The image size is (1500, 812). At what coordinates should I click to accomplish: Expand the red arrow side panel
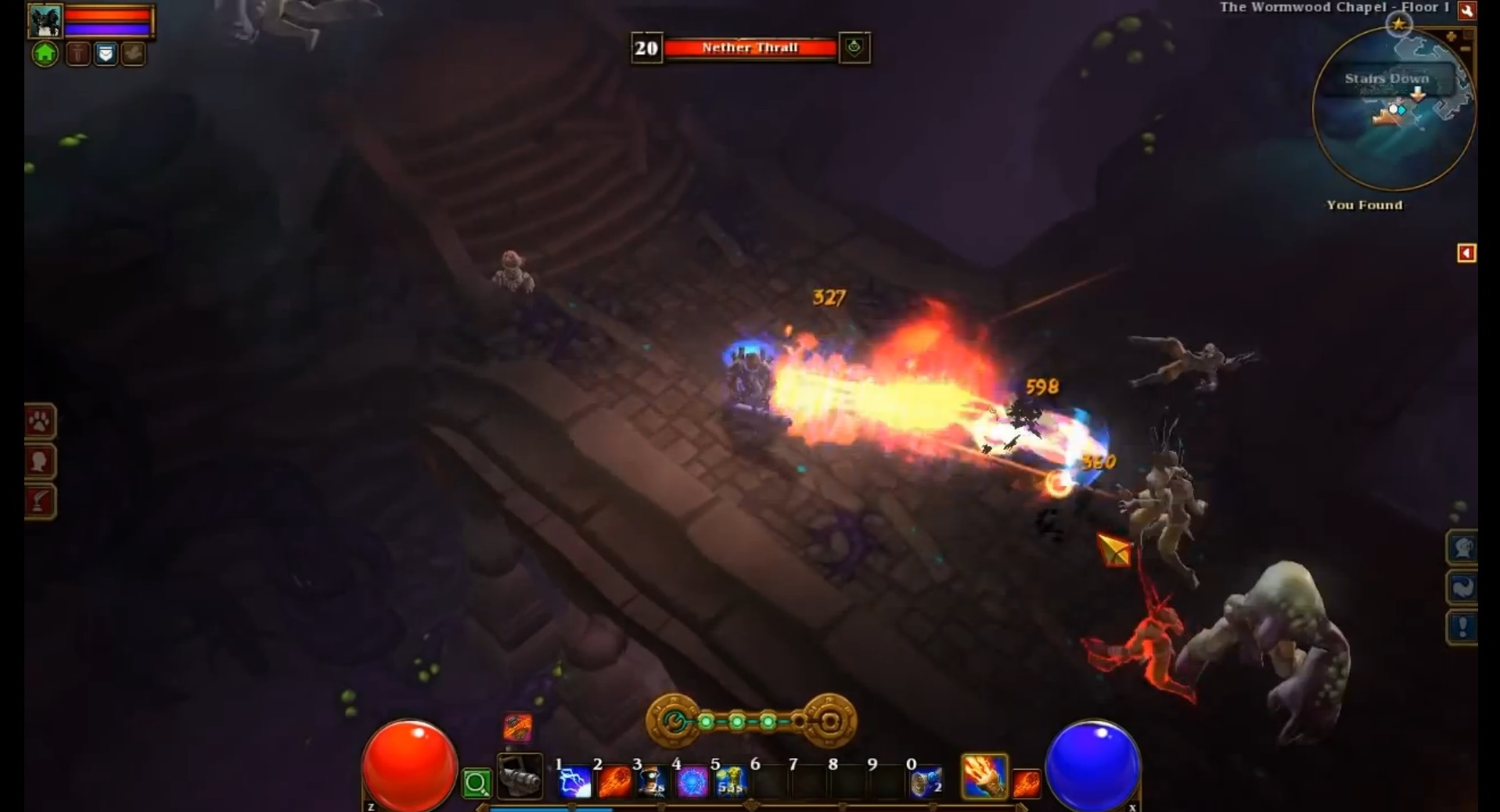[x=1466, y=253]
